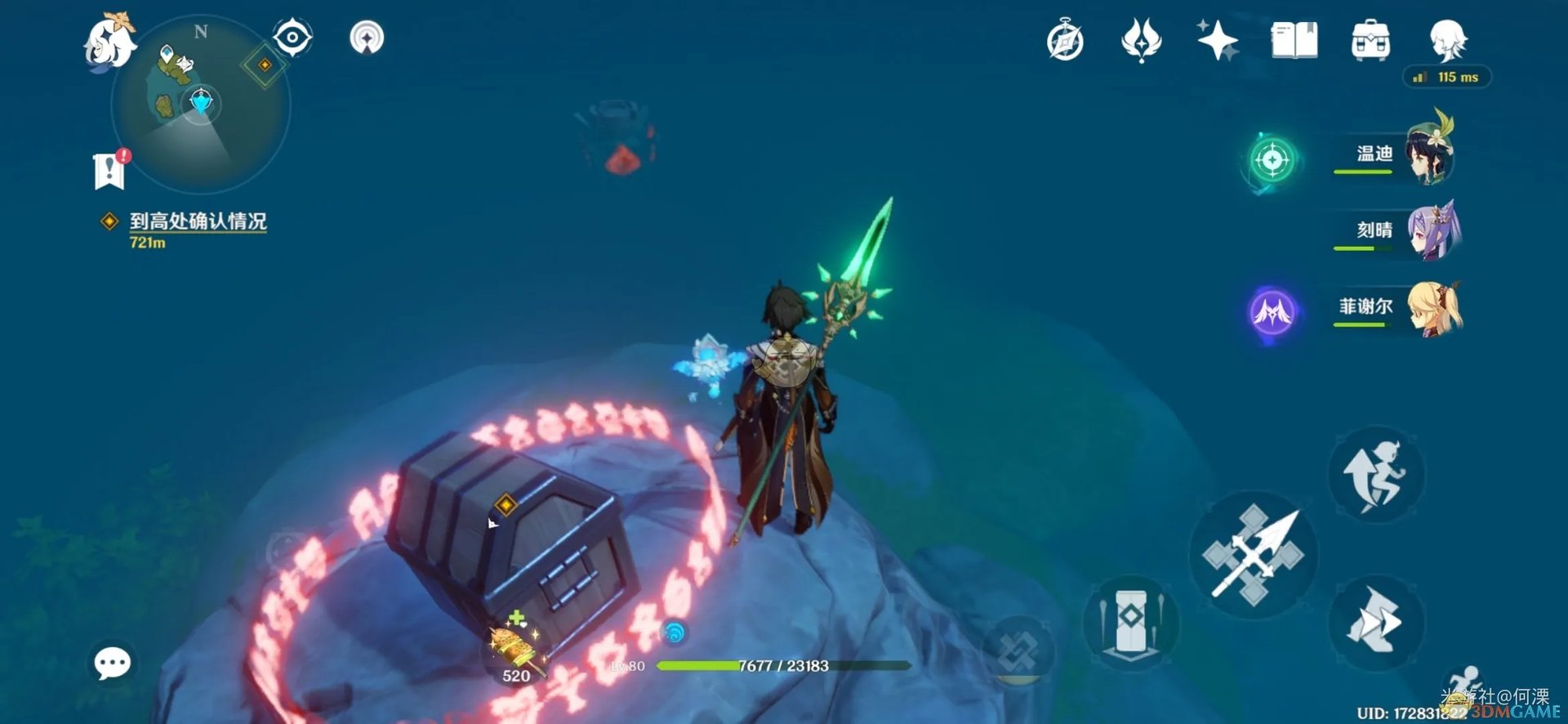
Task: Open the circular minimap
Action: 200,105
